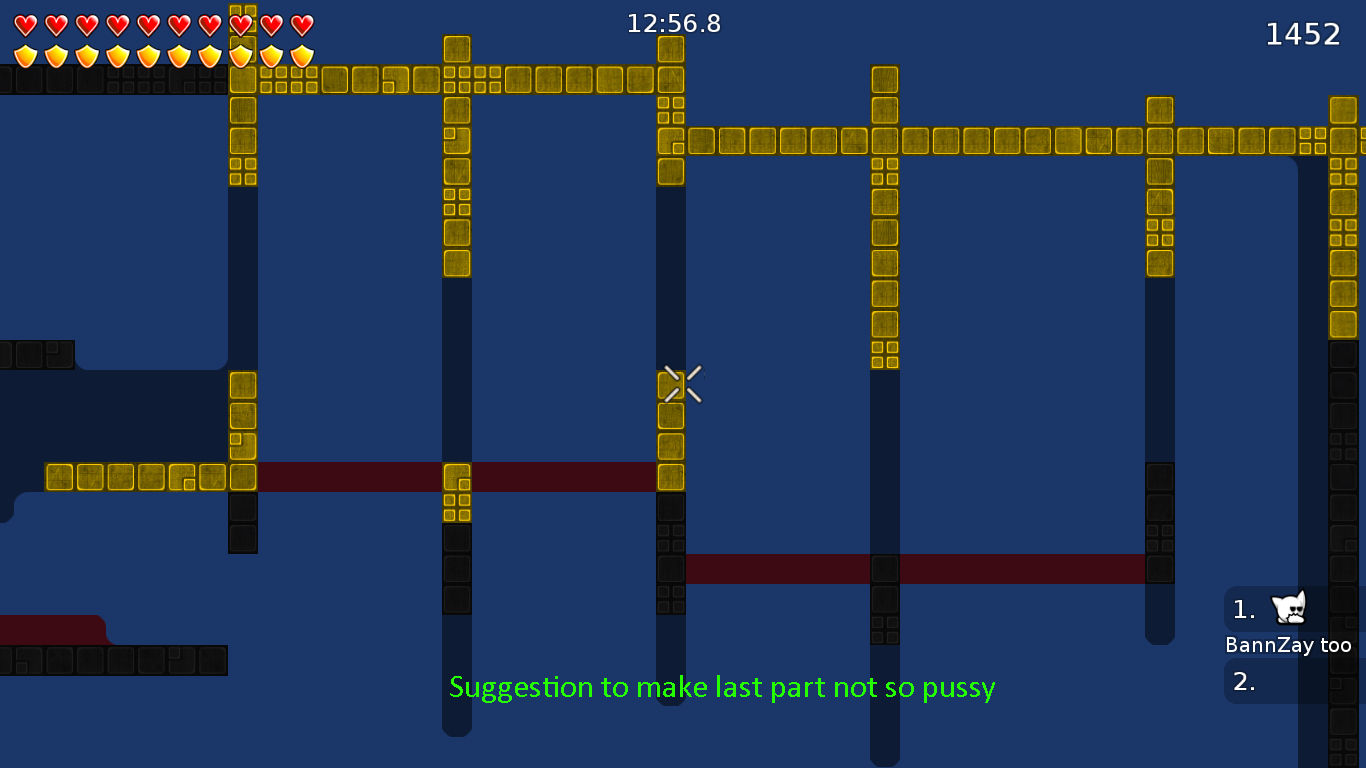Click the white tee avatar beside rank 1
The width and height of the screenshot is (1366, 768).
[x=1288, y=608]
